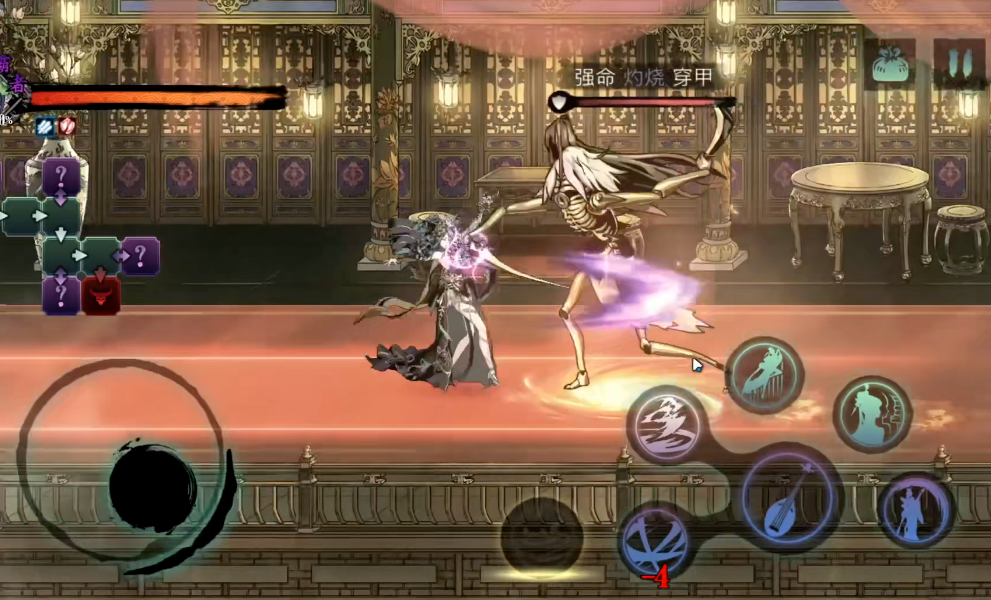Use the crossed slashes skill on cooldown
Image resolution: width=991 pixels, height=600 pixels.
click(x=654, y=541)
